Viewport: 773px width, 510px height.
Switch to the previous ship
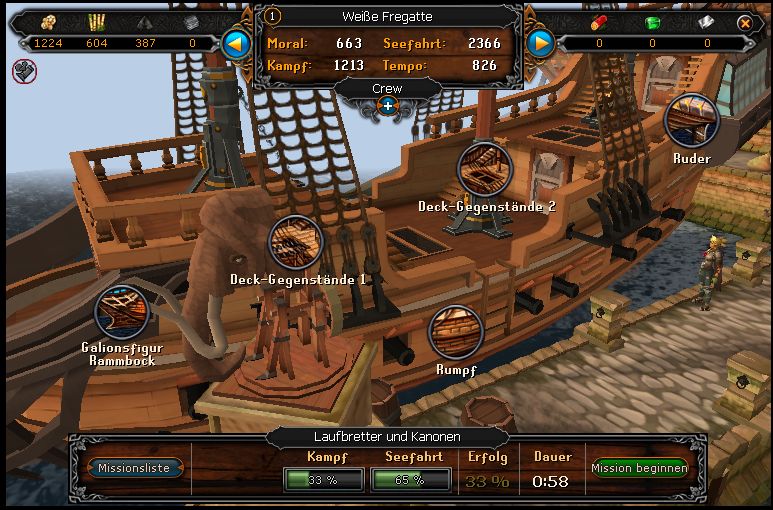(236, 43)
